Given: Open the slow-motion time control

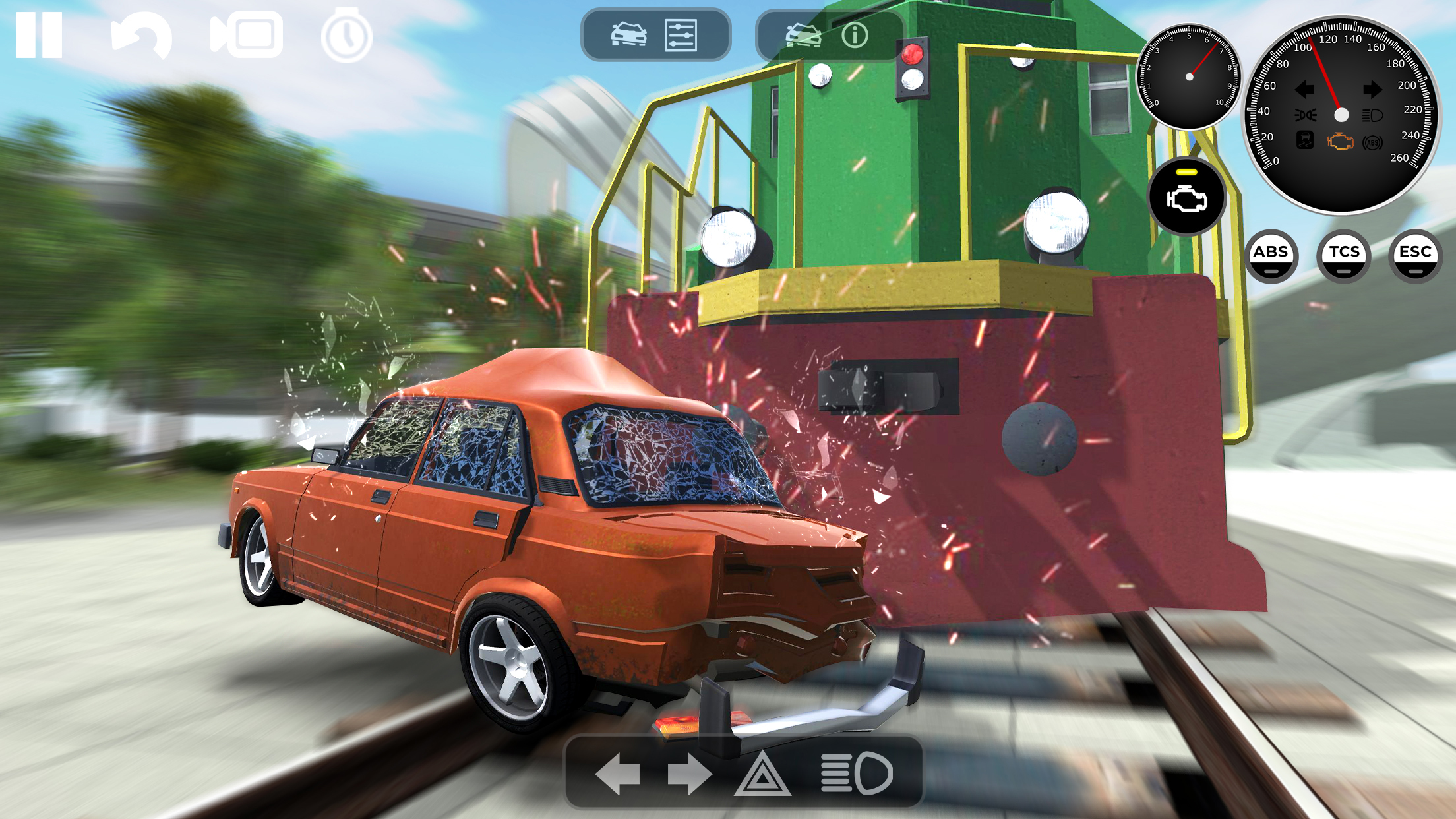Looking at the screenshot, I should click(x=346, y=36).
